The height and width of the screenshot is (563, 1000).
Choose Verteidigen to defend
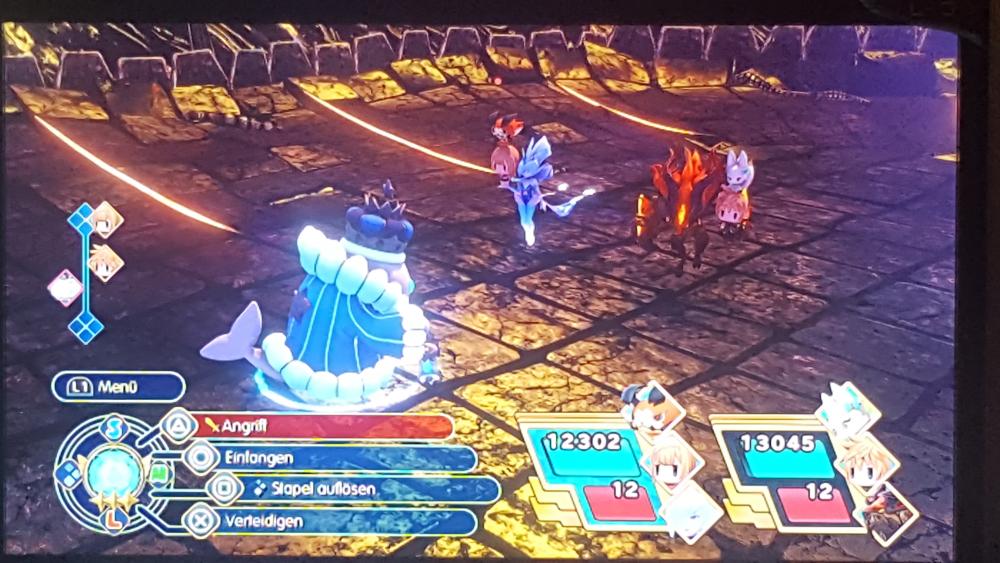pyautogui.click(x=330, y=521)
